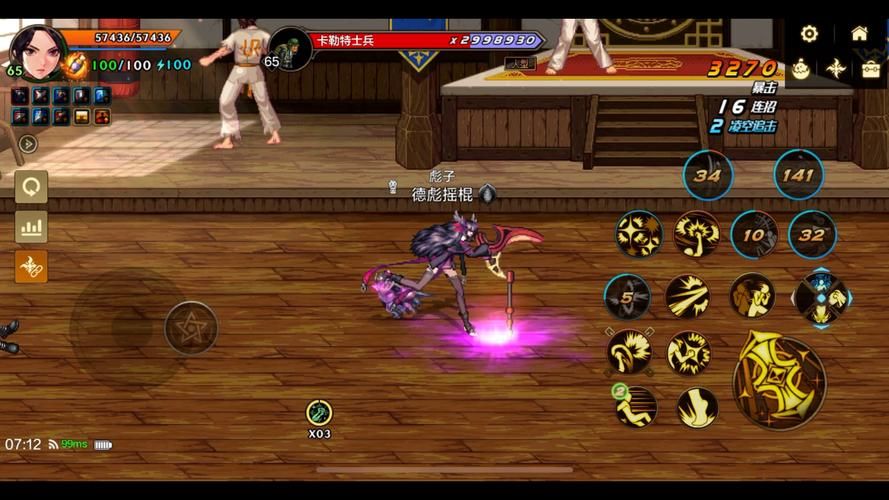Viewport: 889px width, 500px height.
Task: Use the skill on cooldown showing 141
Action: tap(798, 175)
